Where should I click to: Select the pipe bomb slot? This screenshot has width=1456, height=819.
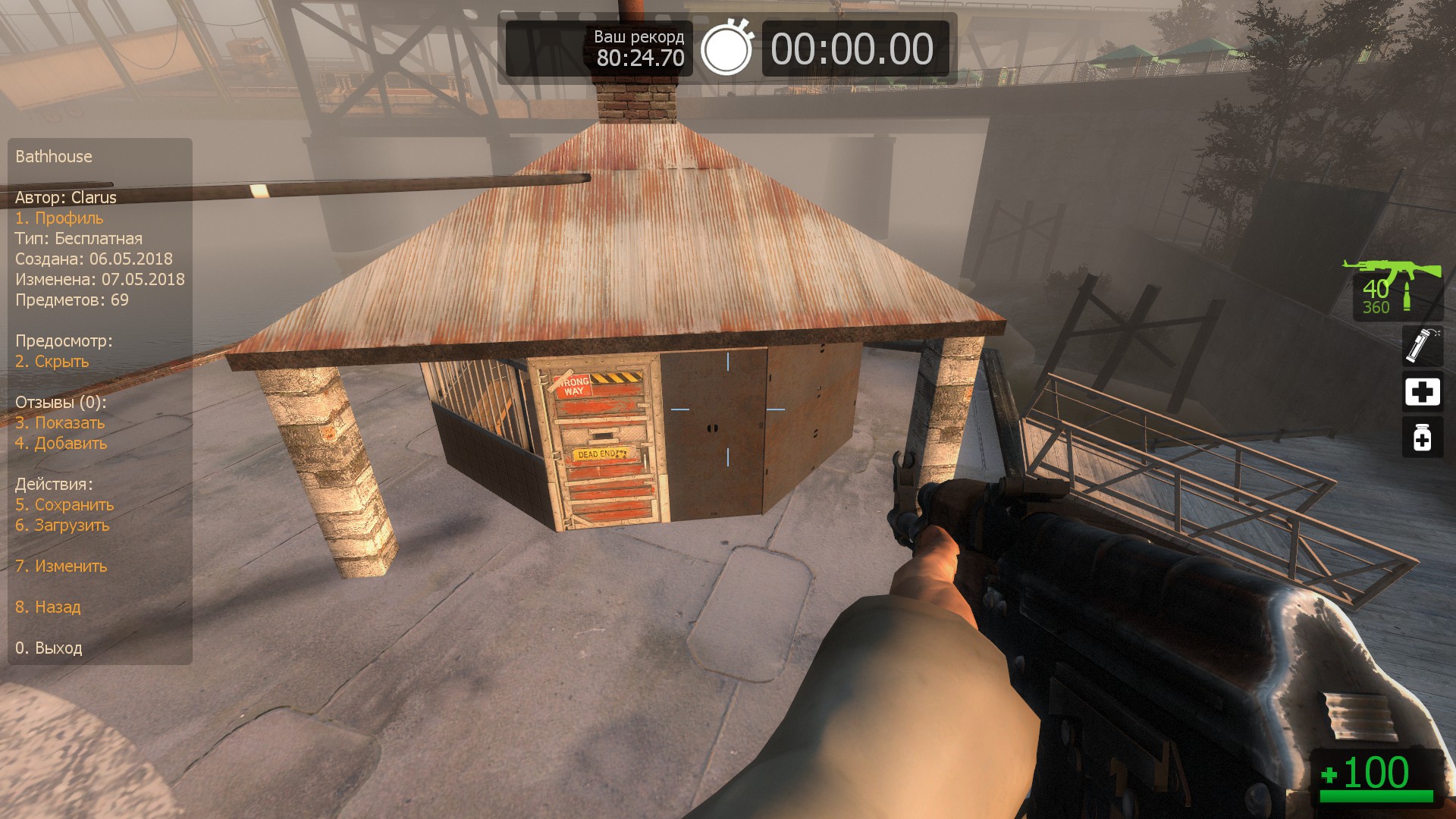tap(1422, 345)
